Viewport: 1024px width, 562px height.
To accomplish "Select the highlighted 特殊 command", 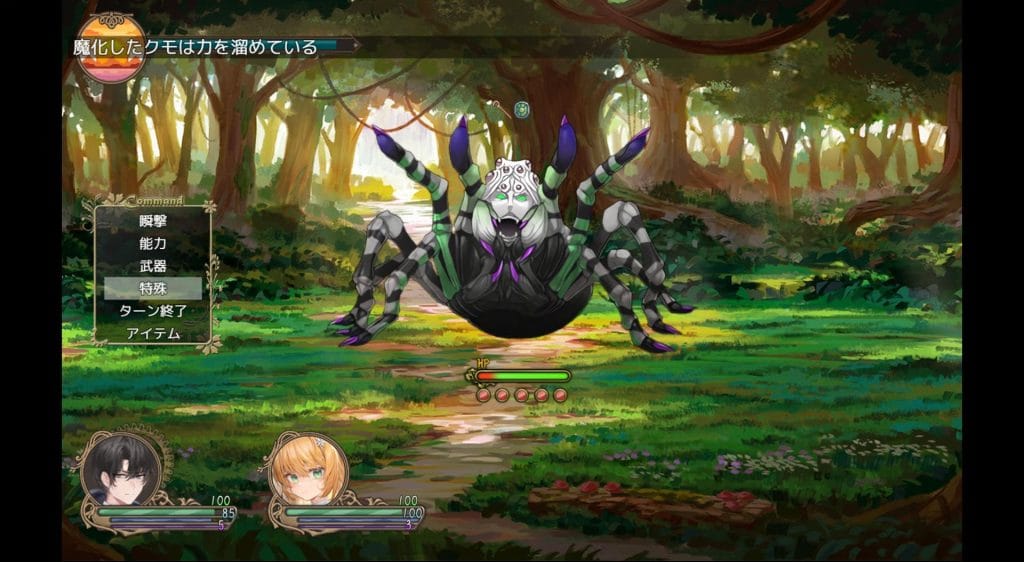I will pos(153,288).
